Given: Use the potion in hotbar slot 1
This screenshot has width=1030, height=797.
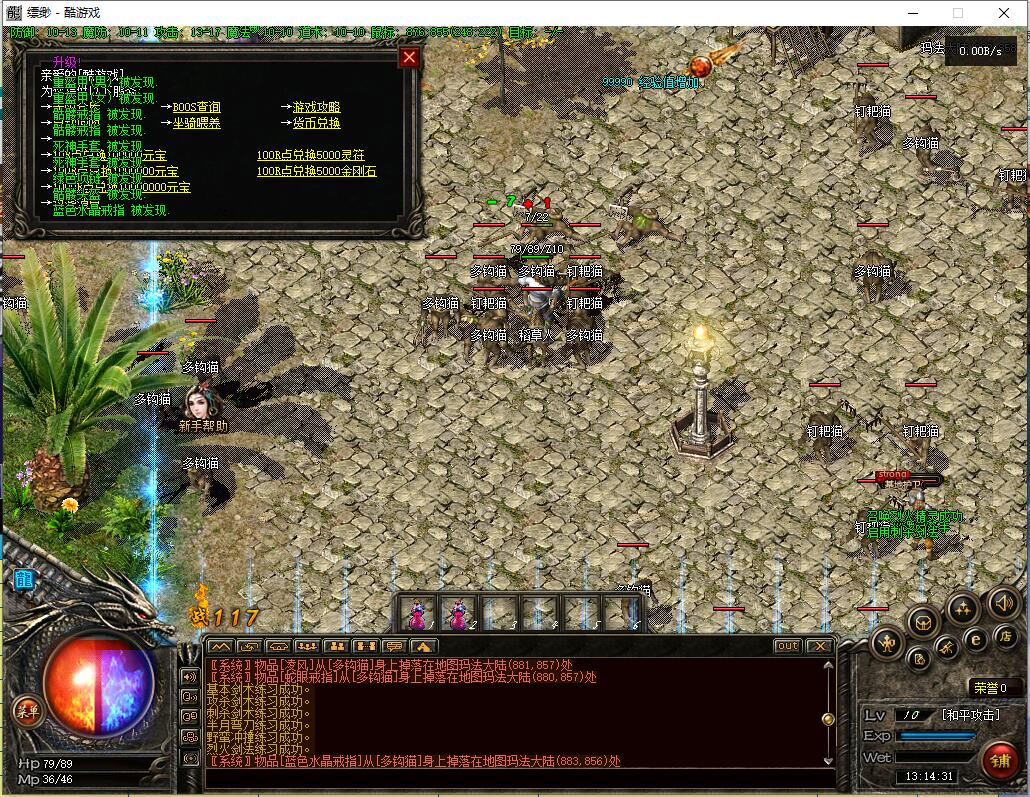Looking at the screenshot, I should (418, 611).
